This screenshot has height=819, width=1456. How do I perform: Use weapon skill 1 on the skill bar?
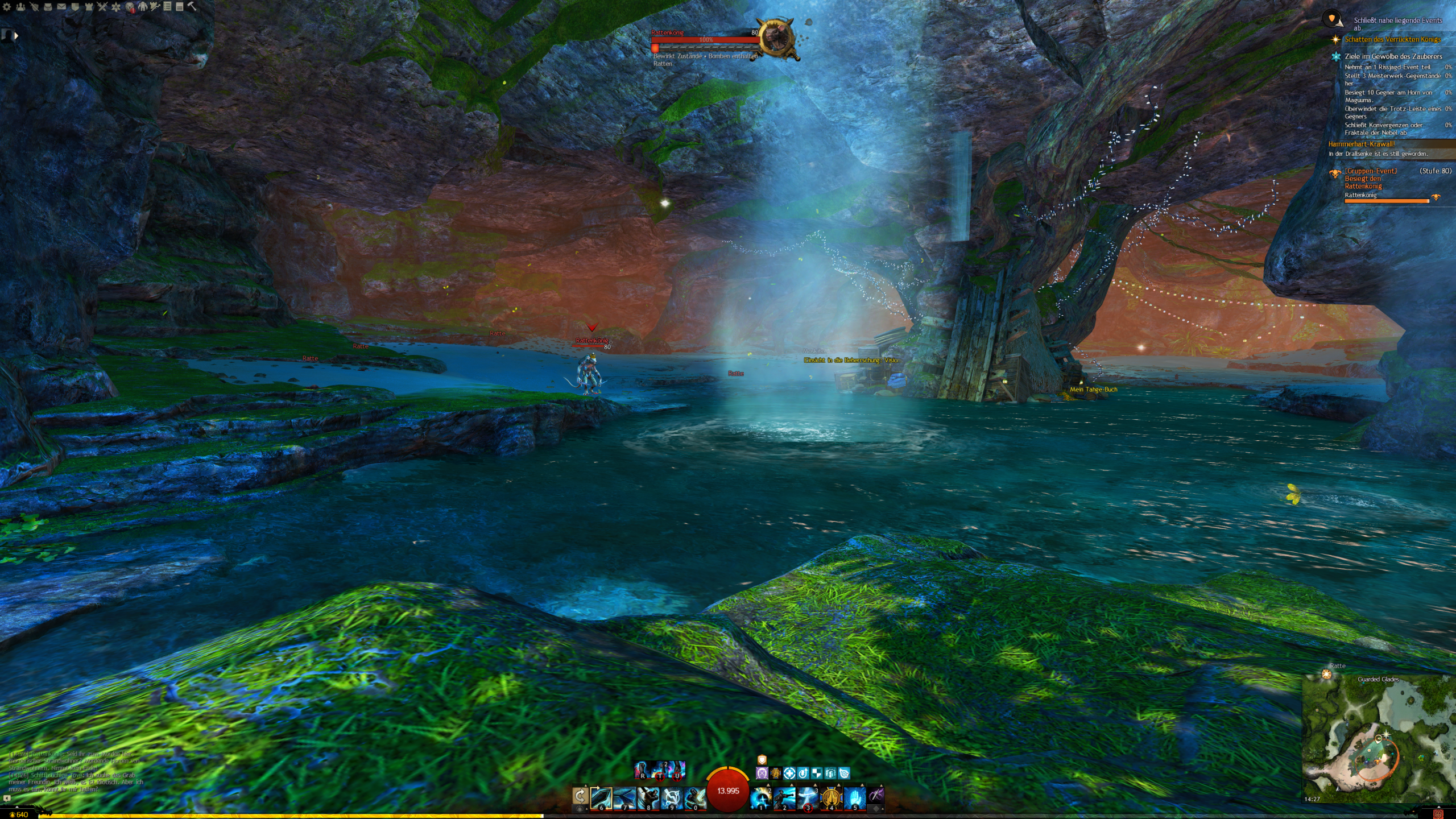click(x=761, y=798)
